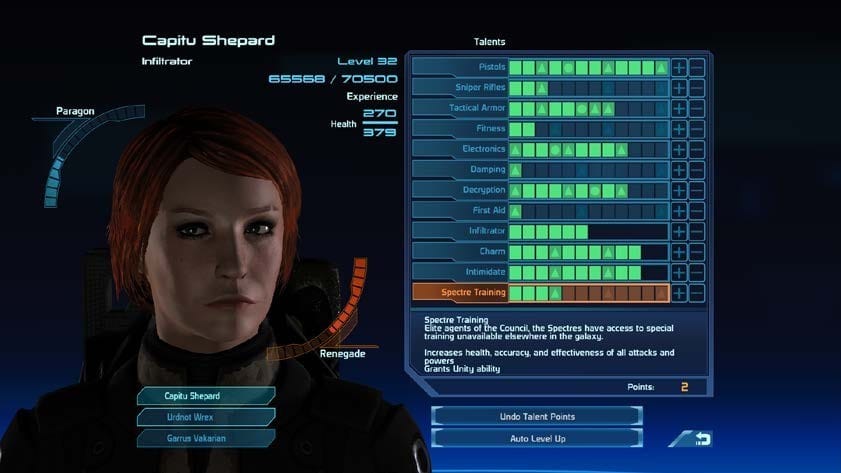
Task: Select the Pistols talent row
Action: 460,67
